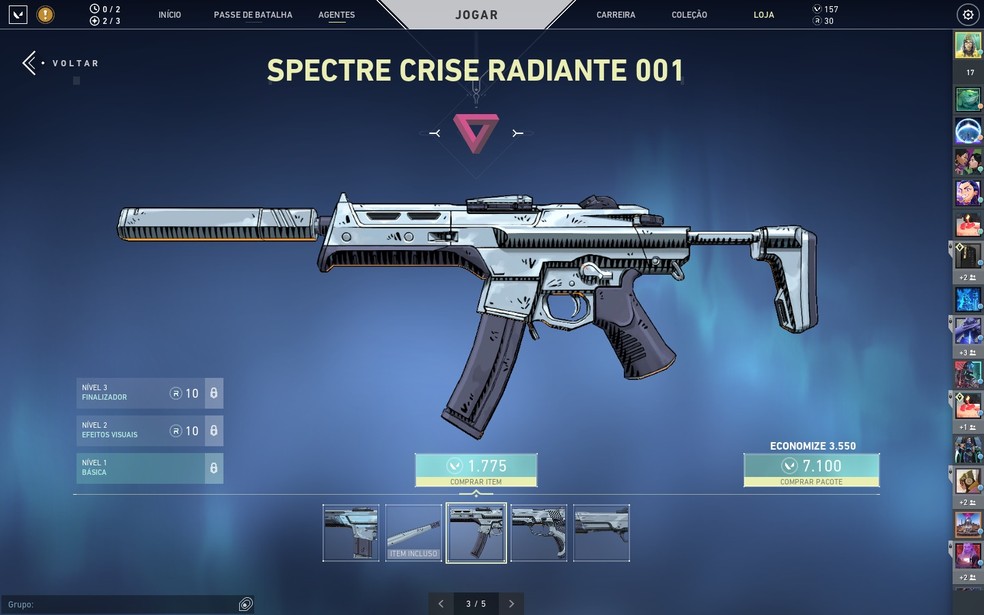Click the Grupo chat input field
Screen dimensions: 984x615
(120, 604)
